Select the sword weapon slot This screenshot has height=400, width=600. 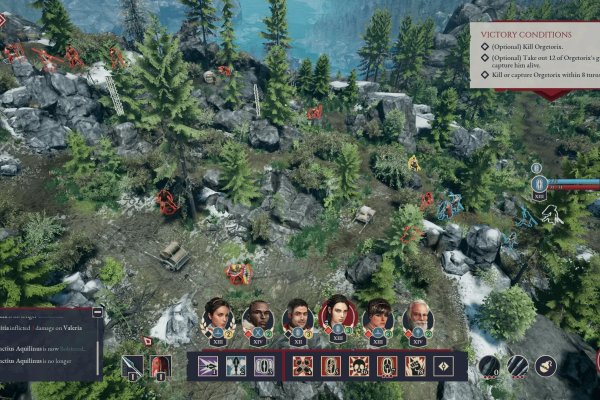[x=132, y=366]
